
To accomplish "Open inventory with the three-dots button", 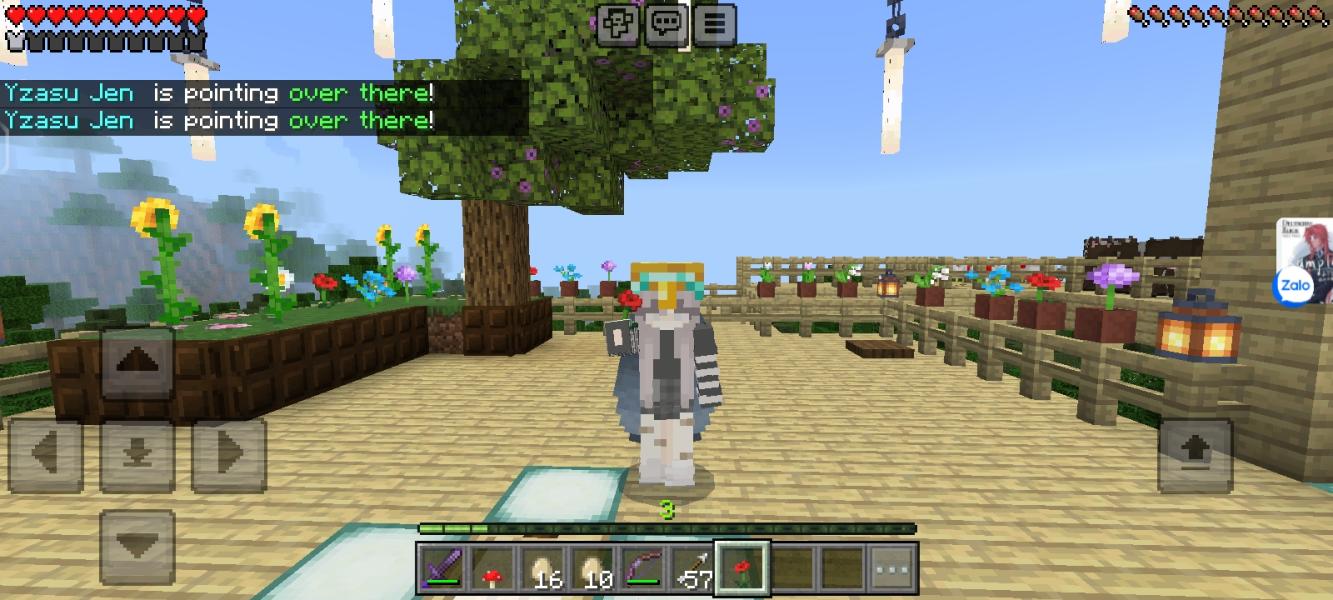I will tap(892, 570).
